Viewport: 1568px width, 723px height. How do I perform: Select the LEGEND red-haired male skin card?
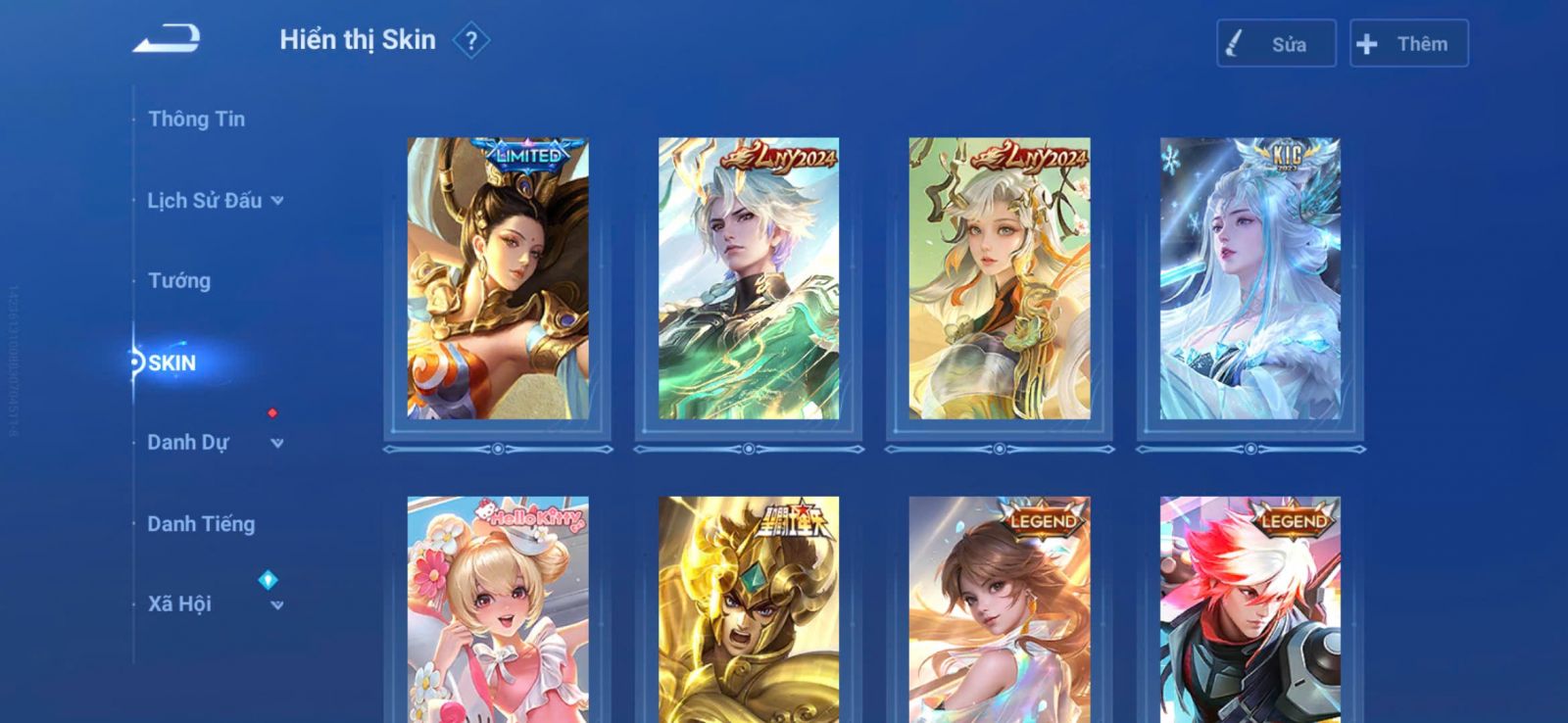coord(1250,609)
